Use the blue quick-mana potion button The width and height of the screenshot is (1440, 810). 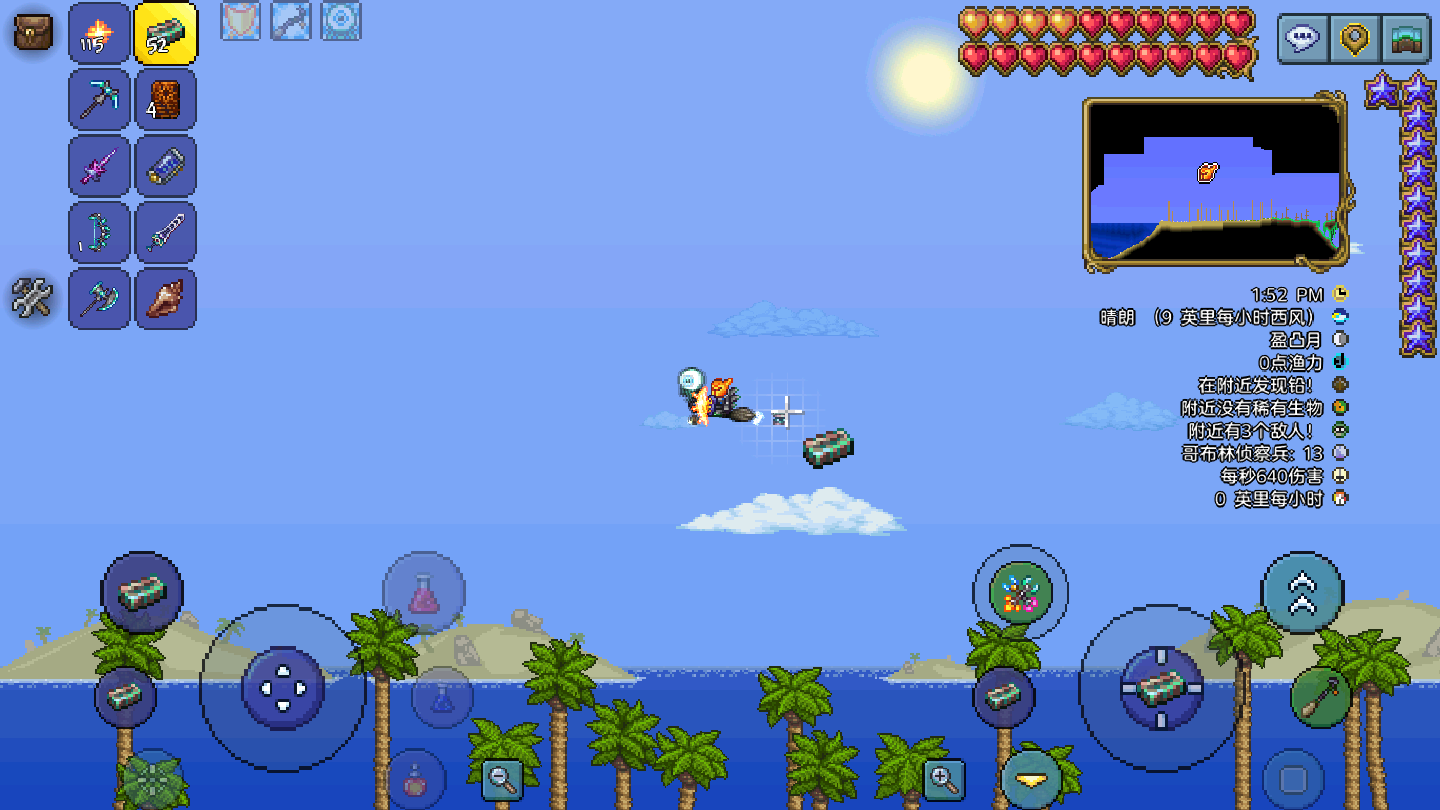tap(442, 697)
